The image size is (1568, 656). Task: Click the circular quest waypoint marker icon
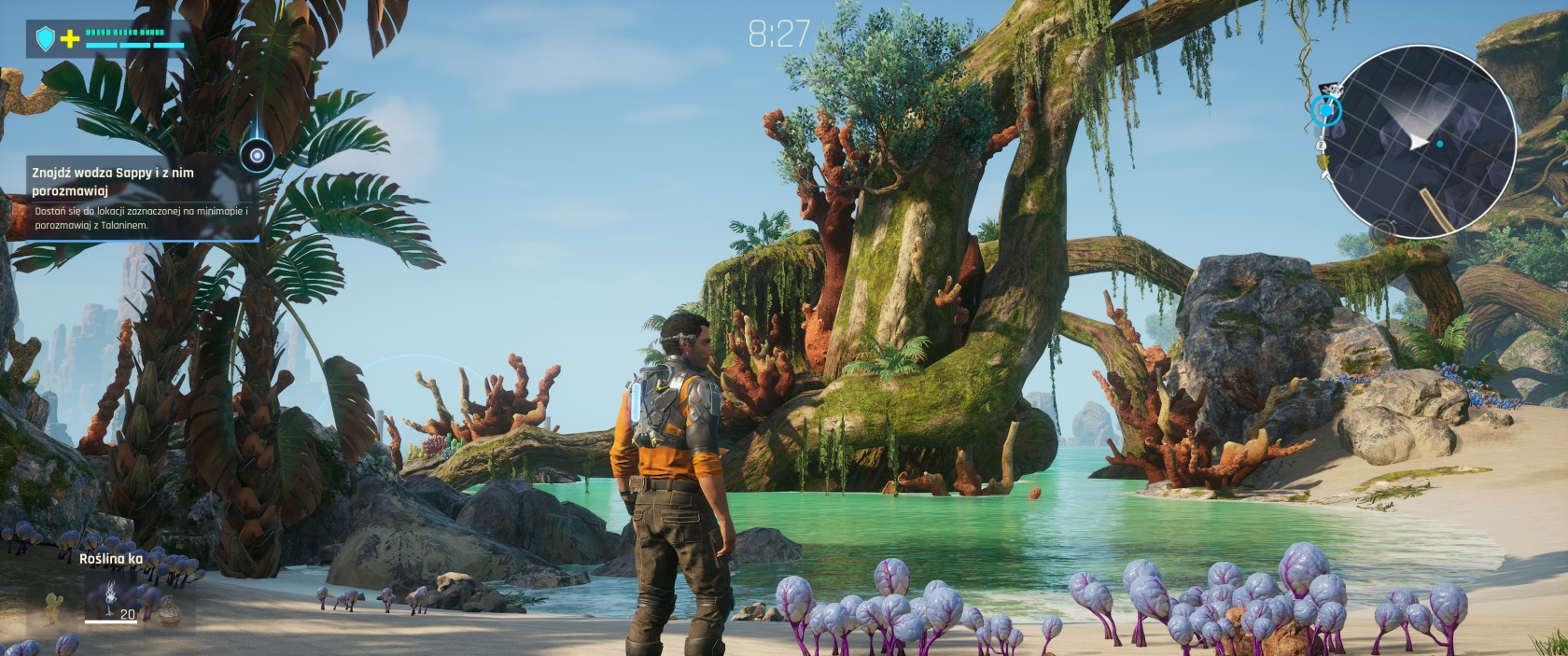pos(257,155)
